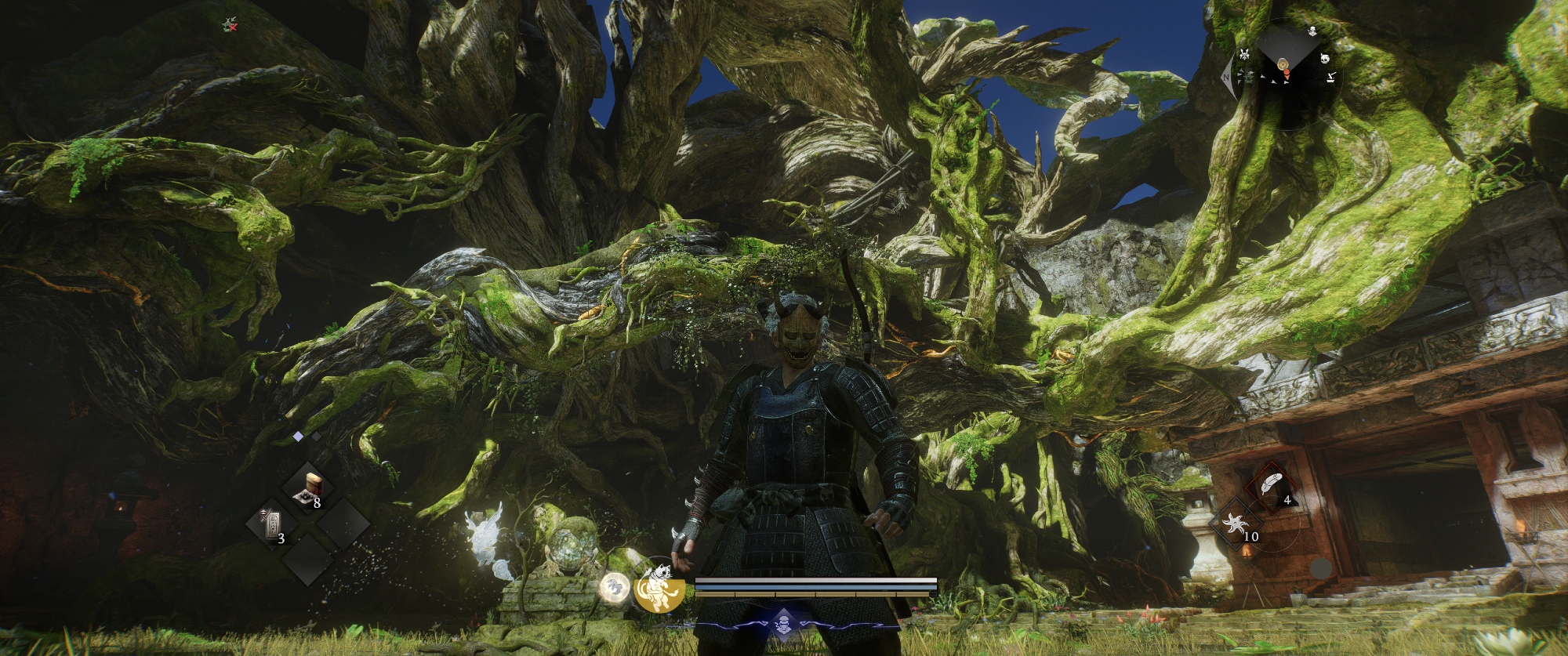Select the samurai helmet marker on minimap

tap(1244, 54)
